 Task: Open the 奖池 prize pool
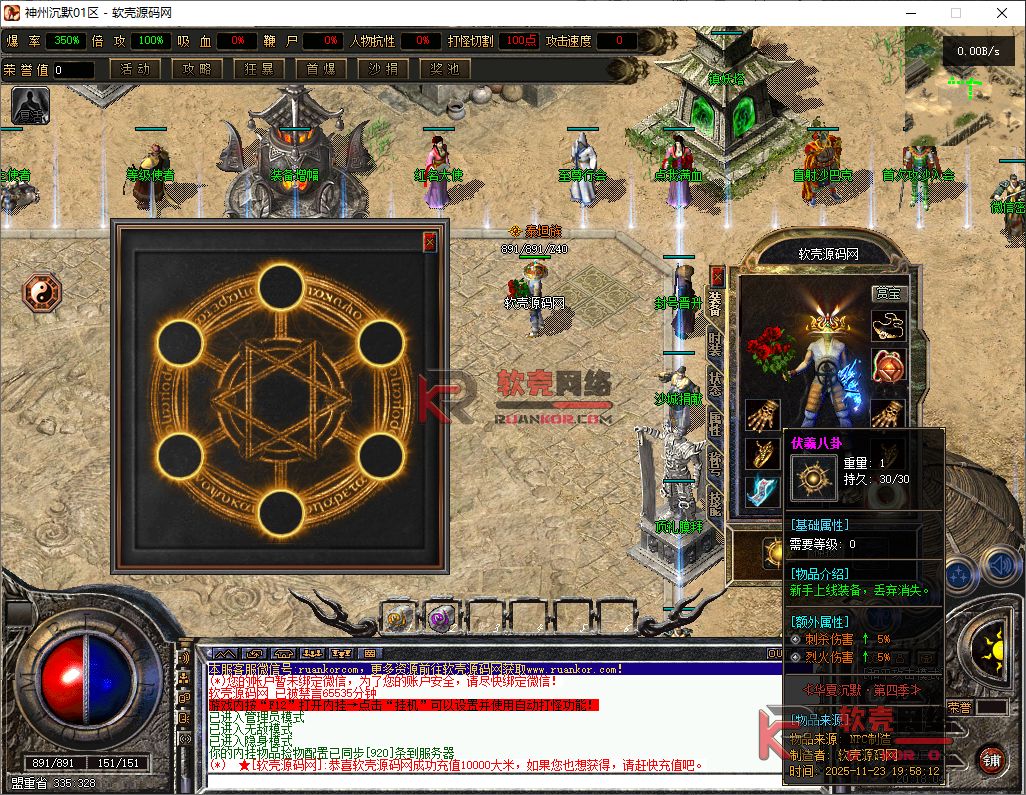(445, 69)
